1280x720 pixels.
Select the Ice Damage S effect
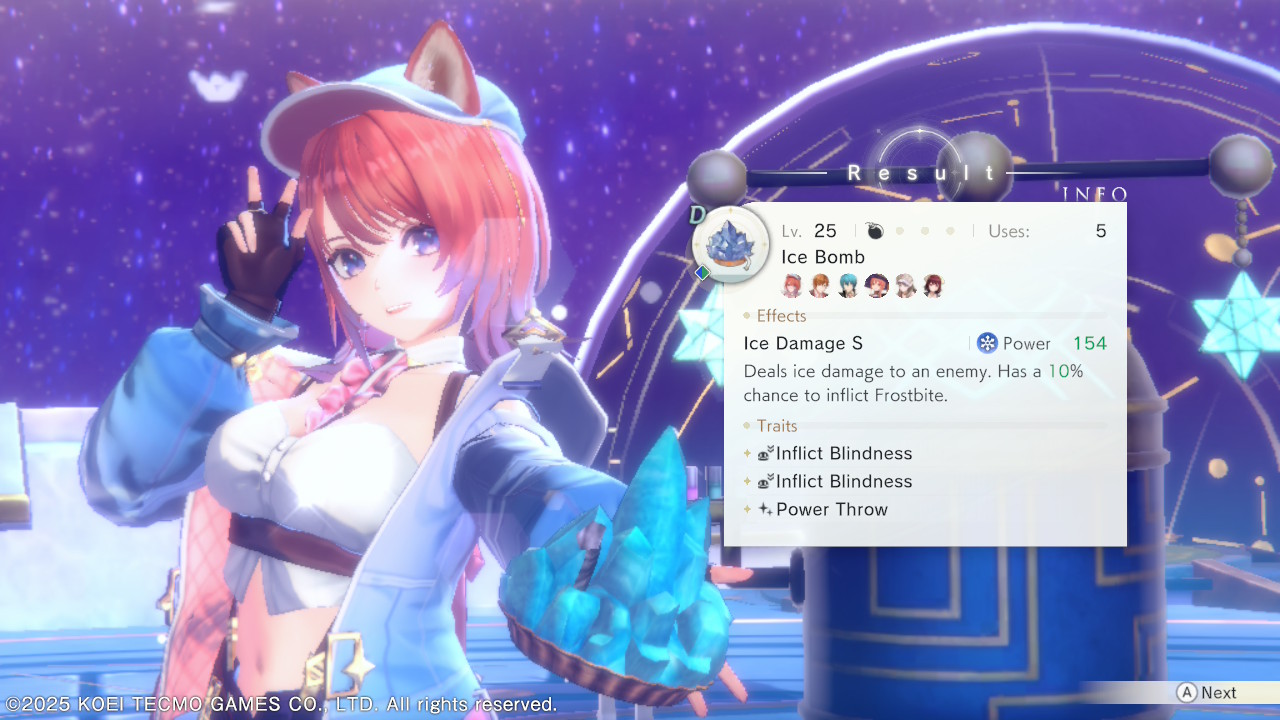803,343
